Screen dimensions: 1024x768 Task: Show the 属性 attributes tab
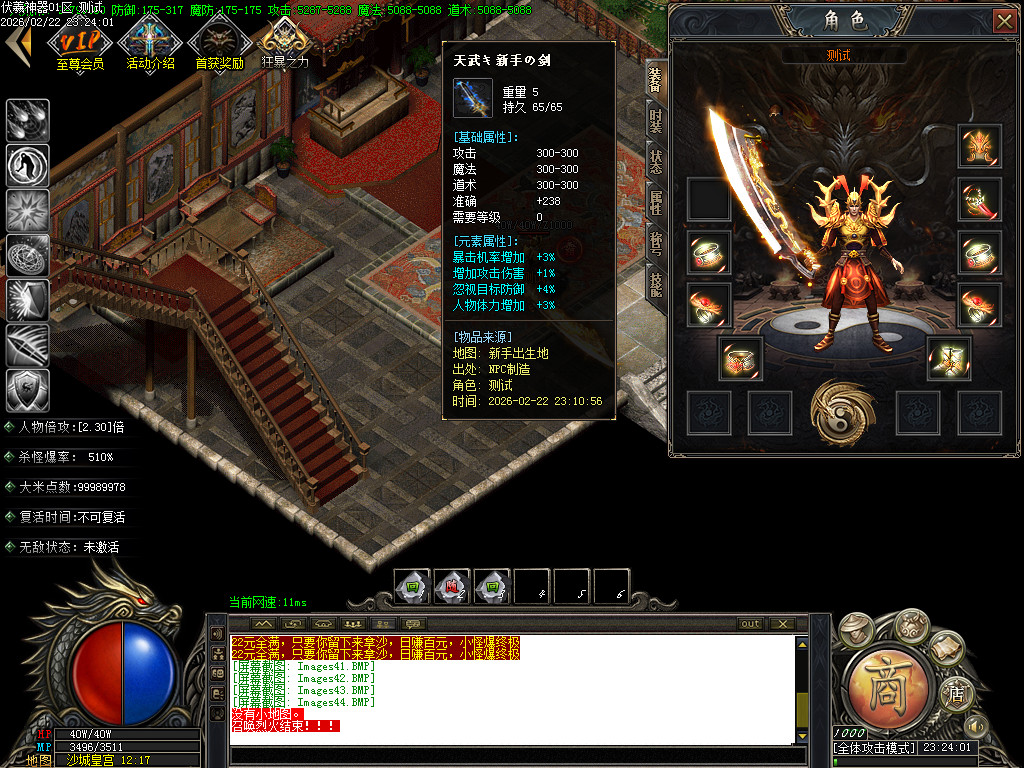pyautogui.click(x=655, y=203)
